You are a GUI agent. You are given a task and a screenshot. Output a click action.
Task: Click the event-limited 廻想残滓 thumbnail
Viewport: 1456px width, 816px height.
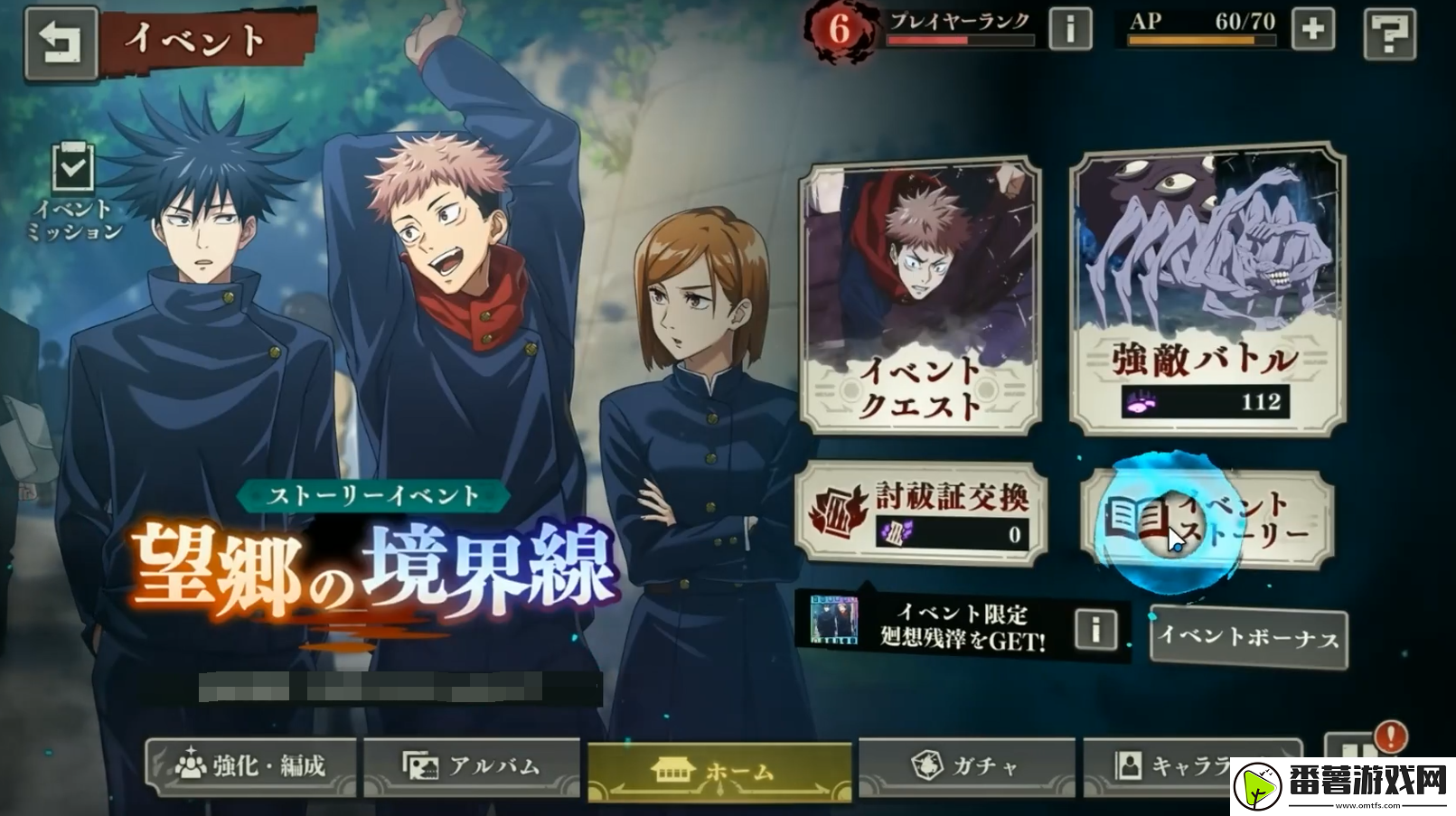833,620
